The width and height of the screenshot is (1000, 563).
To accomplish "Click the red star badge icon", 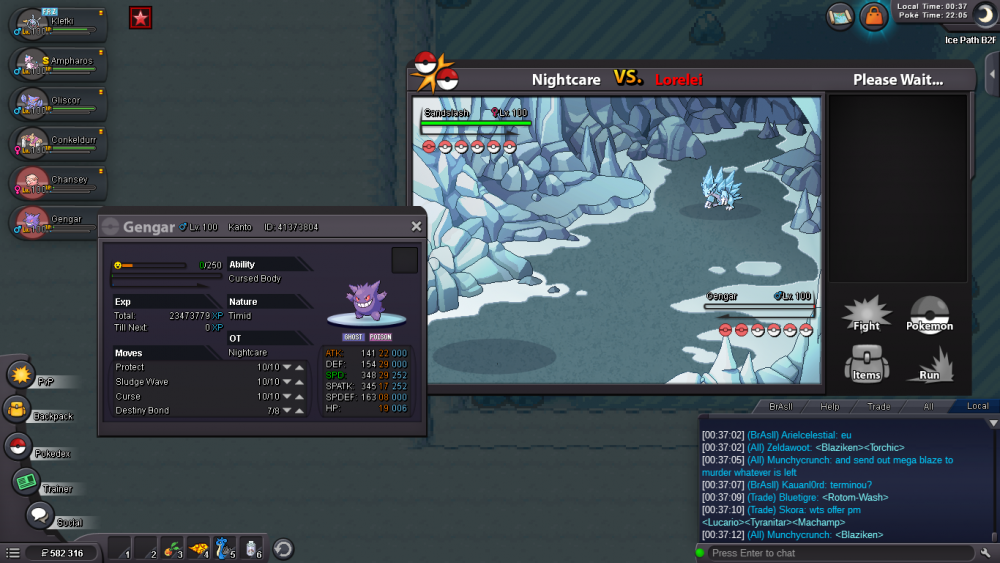I will point(141,17).
